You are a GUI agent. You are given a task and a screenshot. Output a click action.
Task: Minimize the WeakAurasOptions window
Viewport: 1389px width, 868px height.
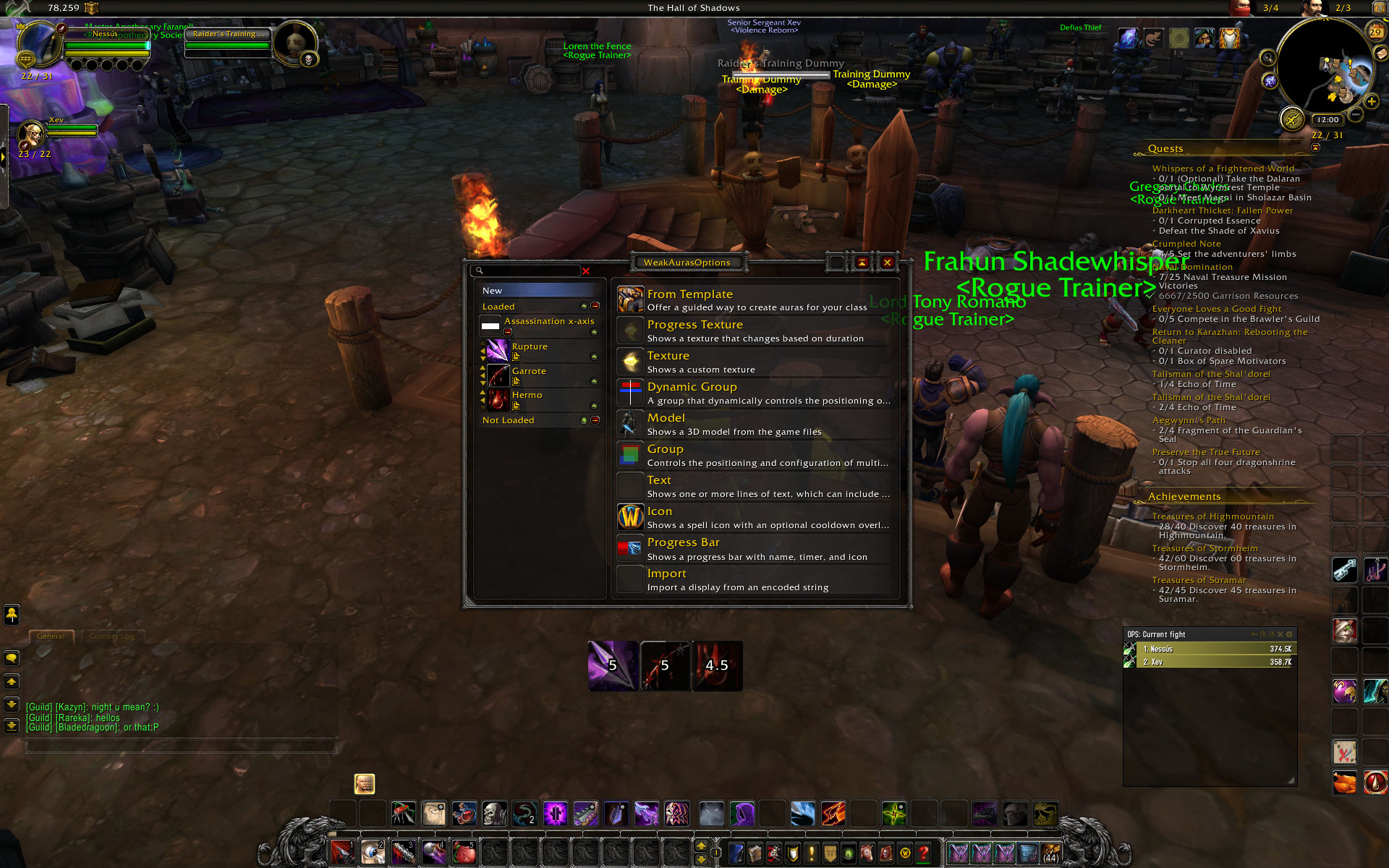(862, 263)
